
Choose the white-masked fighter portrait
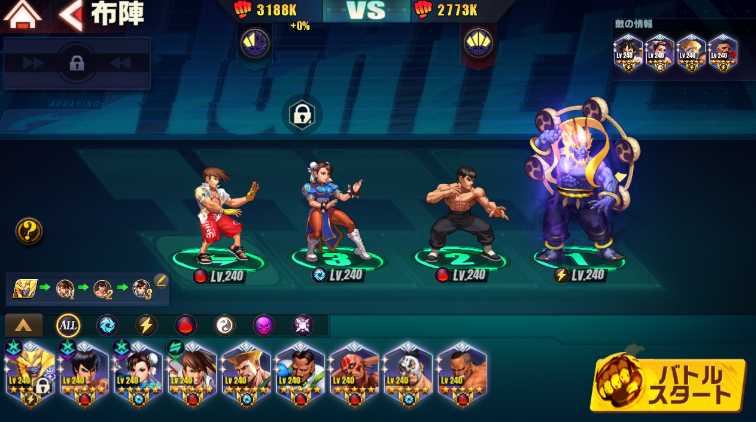pos(408,376)
